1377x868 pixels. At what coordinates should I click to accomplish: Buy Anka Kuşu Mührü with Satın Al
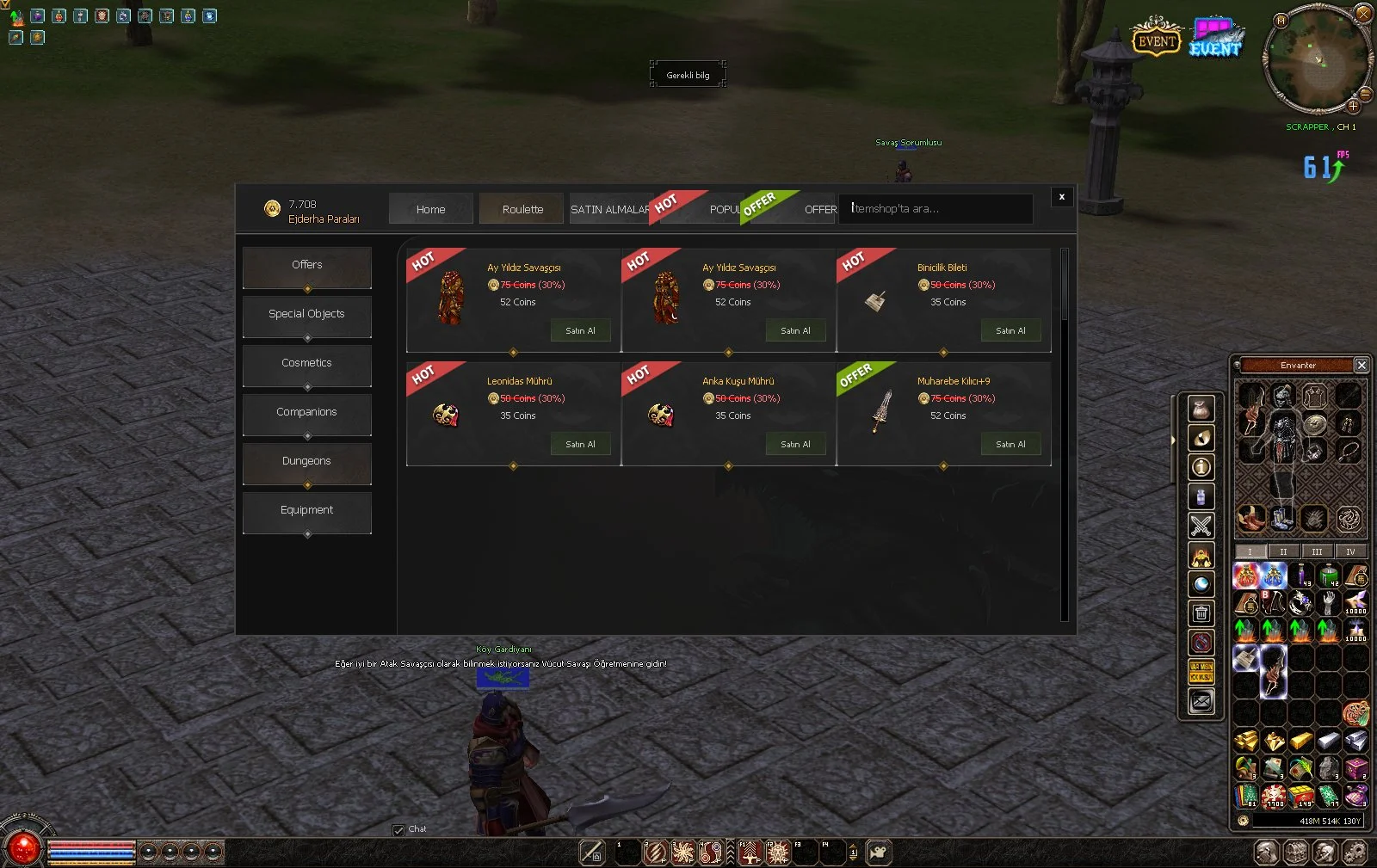coord(795,445)
